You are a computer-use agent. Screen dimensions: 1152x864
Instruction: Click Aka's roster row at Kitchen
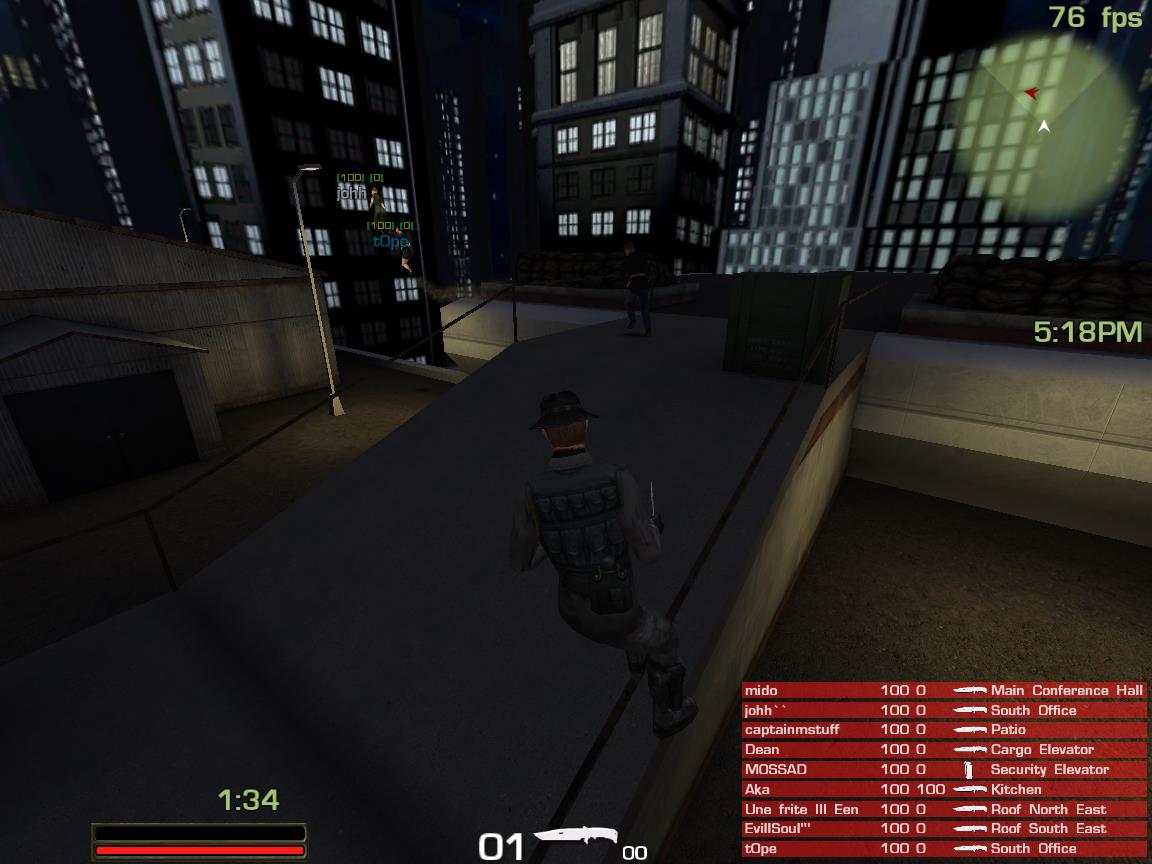click(x=943, y=789)
